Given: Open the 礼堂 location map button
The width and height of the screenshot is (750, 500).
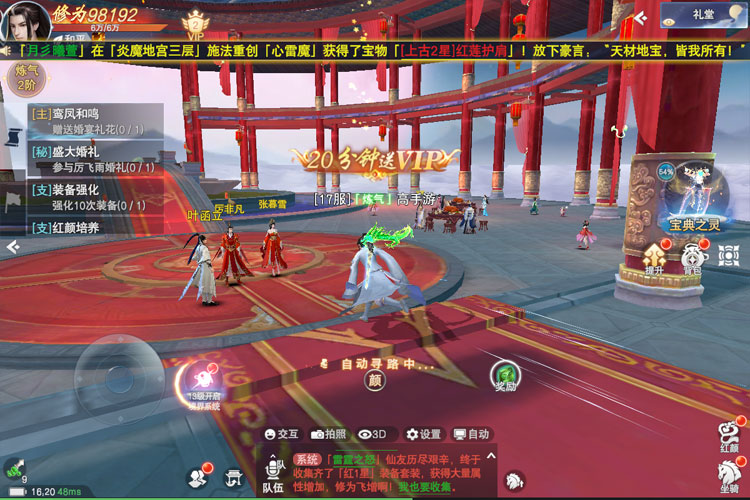Looking at the screenshot, I should (701, 15).
